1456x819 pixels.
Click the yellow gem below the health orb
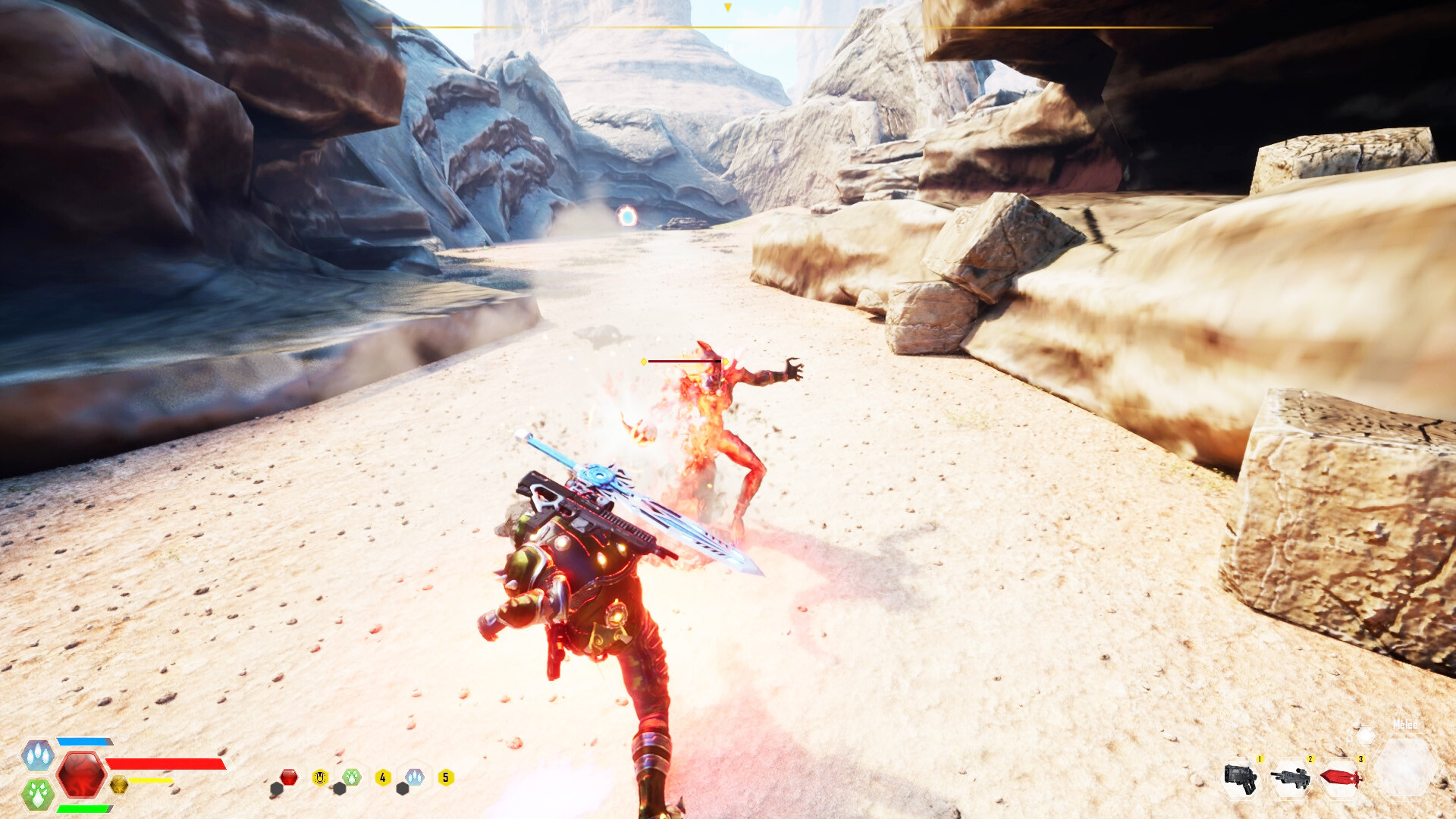point(119,786)
